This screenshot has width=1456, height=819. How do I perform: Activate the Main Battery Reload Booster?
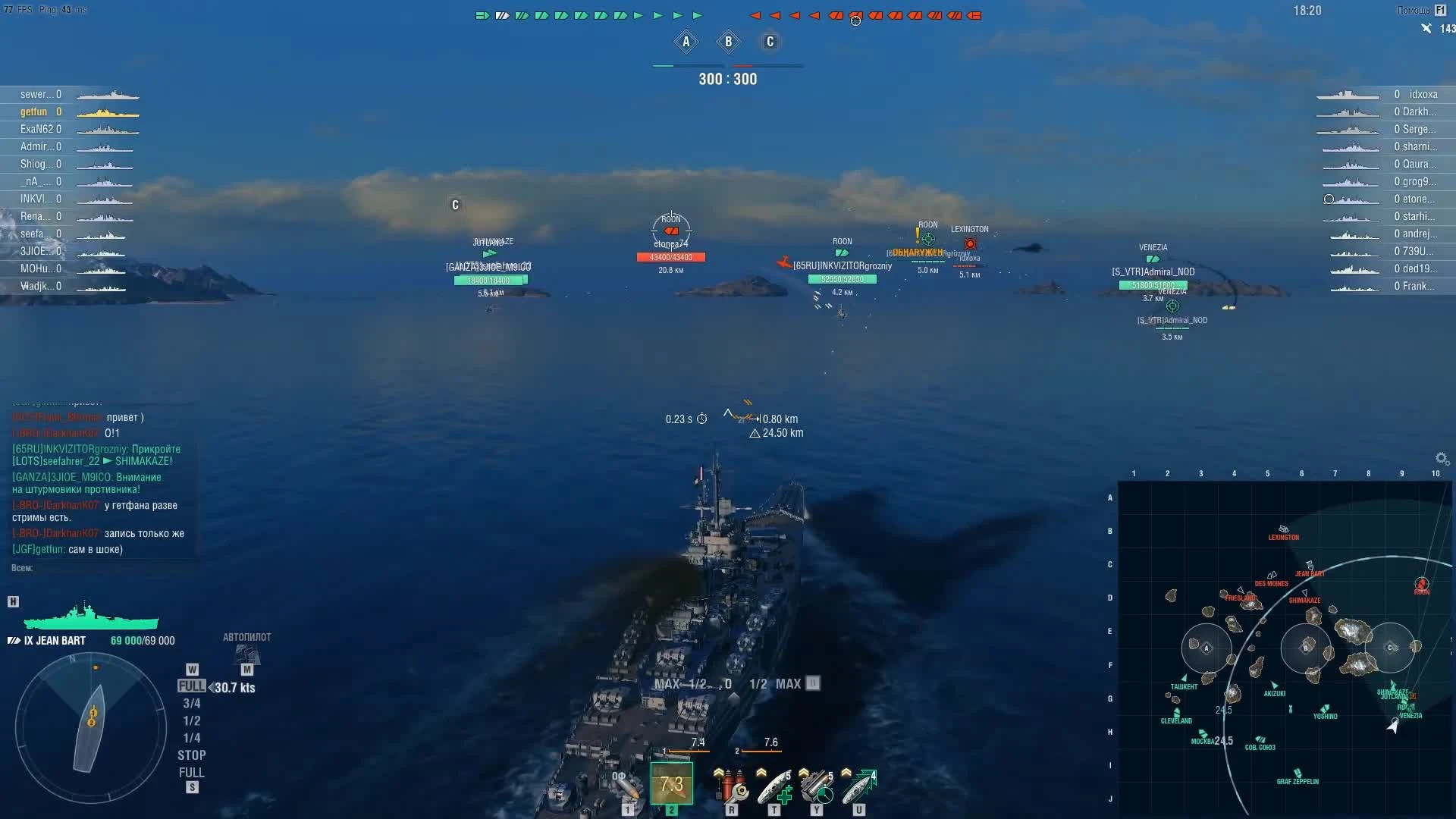coord(817,789)
